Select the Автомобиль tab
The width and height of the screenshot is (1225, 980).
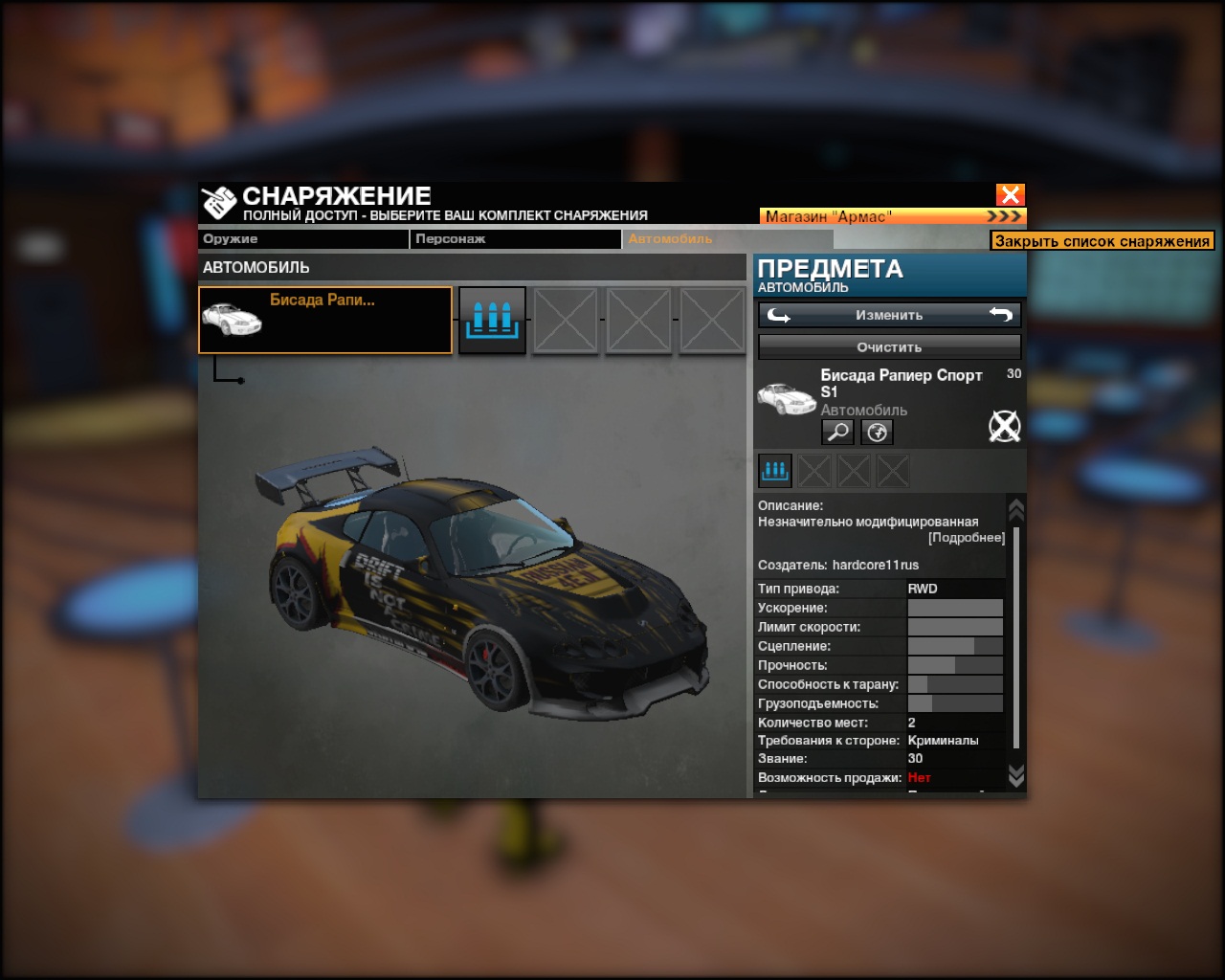tap(727, 239)
